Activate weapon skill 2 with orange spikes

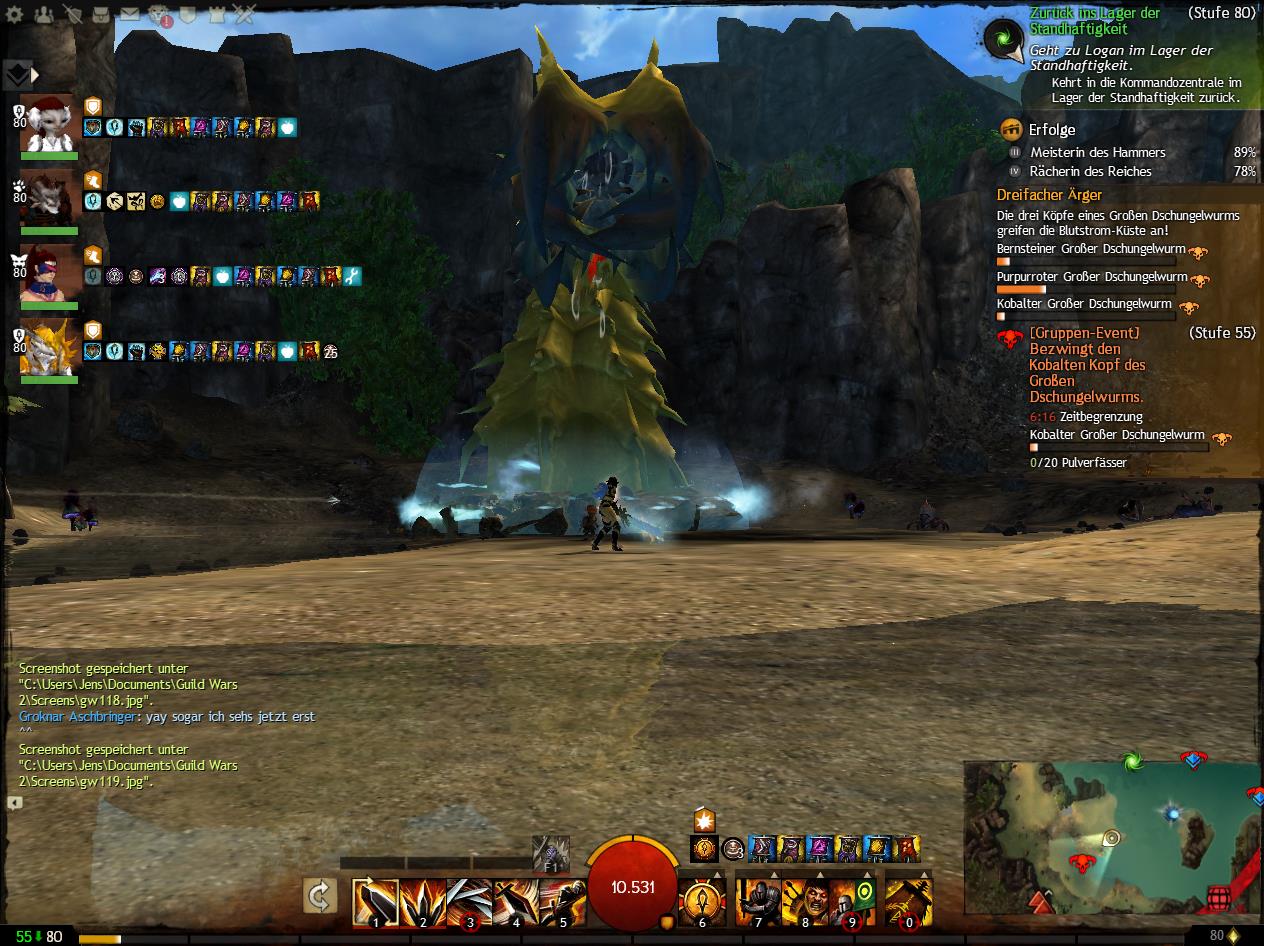[x=422, y=902]
